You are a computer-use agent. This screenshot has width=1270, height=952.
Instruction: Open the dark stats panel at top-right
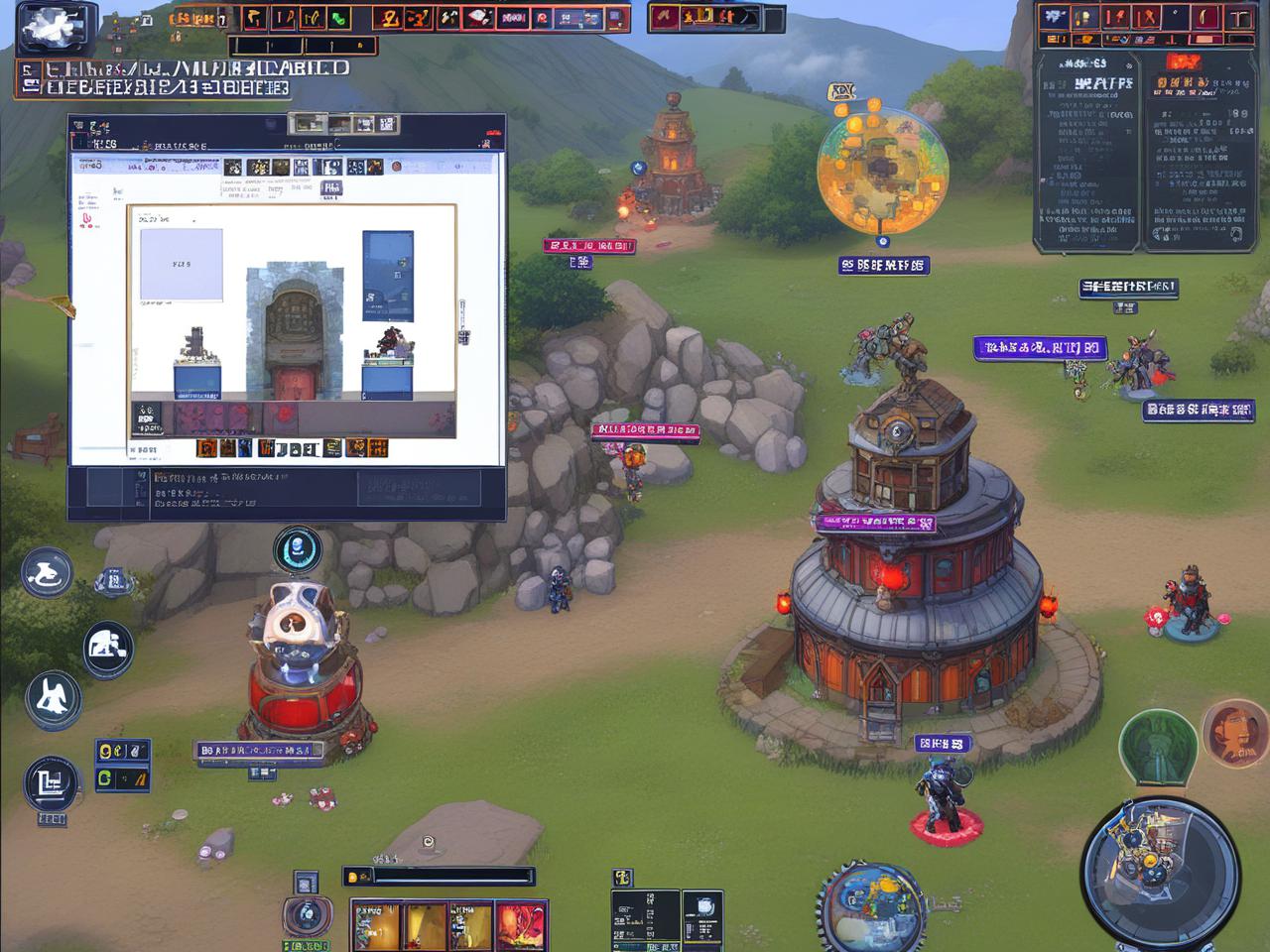coord(1143,151)
